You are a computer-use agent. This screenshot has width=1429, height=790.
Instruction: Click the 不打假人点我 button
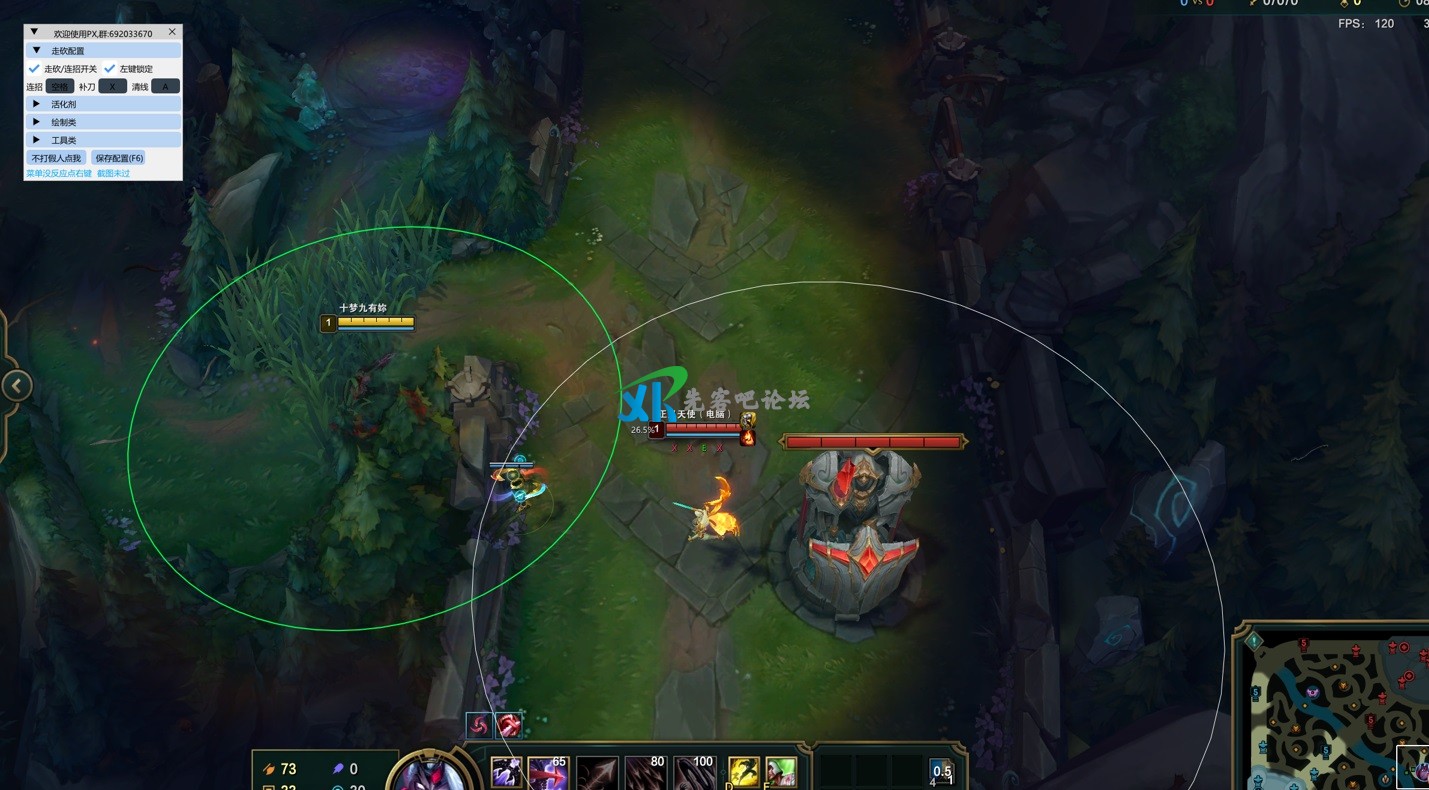(56, 158)
